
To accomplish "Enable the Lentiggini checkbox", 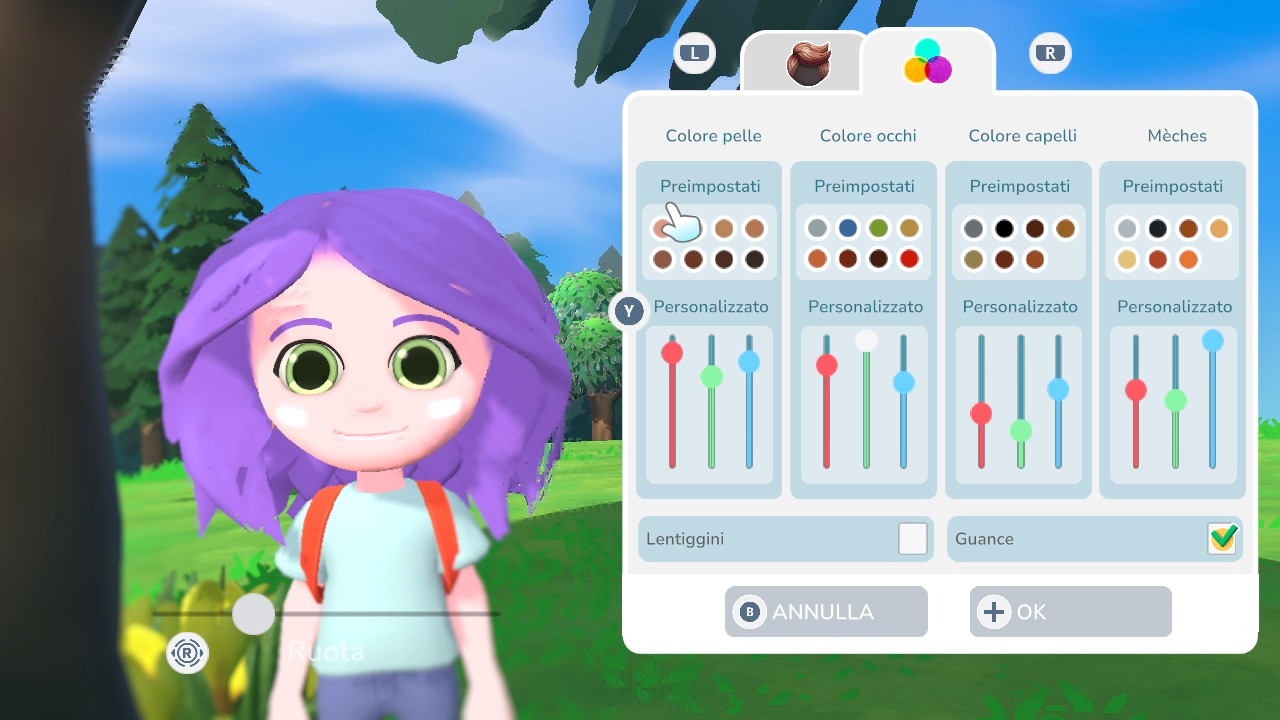I will coord(912,539).
